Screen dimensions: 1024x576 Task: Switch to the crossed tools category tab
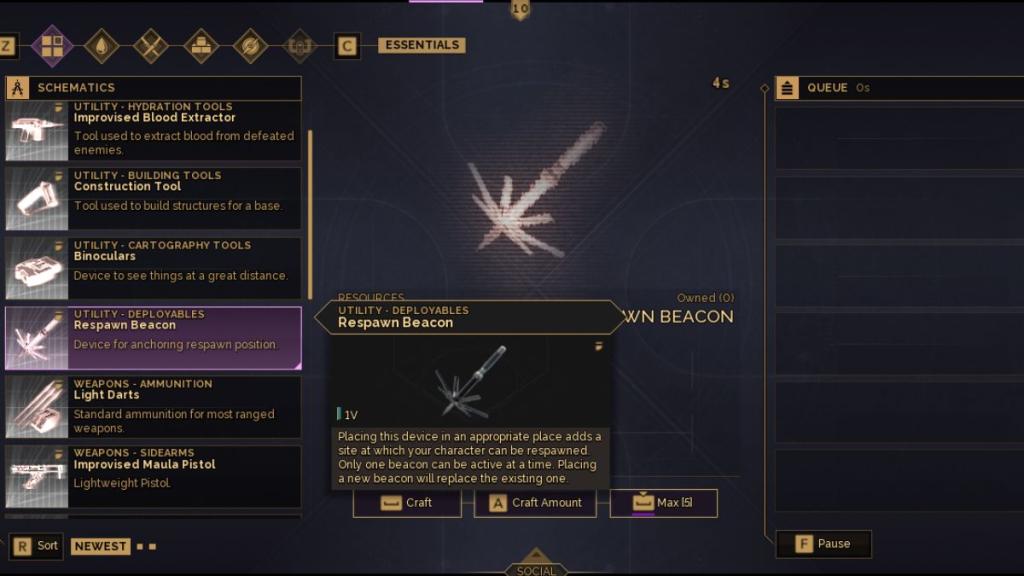tap(151, 46)
